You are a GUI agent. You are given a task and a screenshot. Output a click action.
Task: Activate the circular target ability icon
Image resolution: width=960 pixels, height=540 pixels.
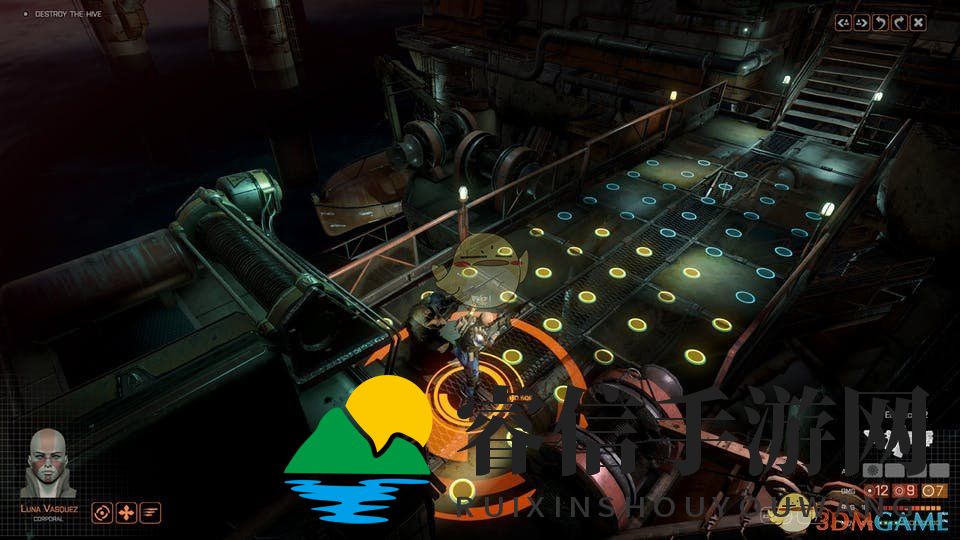101,512
